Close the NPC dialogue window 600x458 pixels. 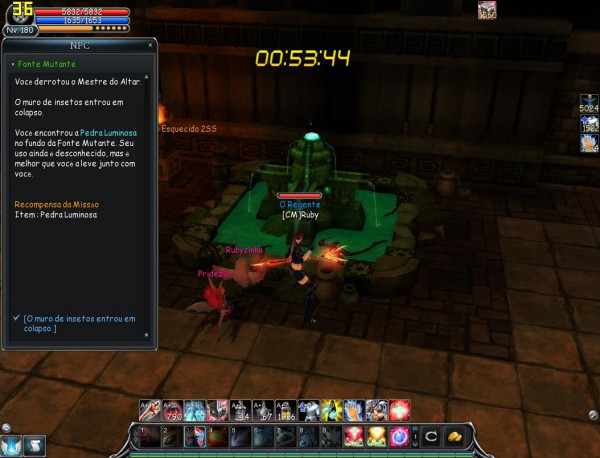pos(150,46)
